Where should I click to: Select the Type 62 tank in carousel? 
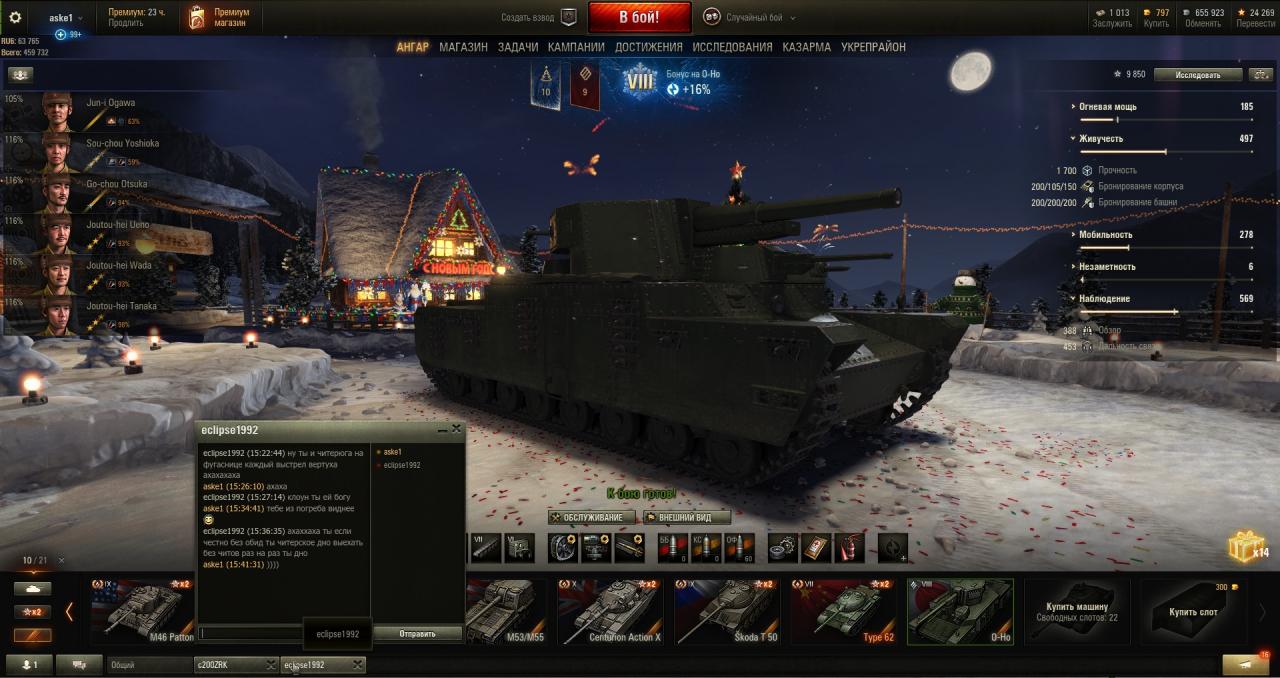[x=842, y=611]
